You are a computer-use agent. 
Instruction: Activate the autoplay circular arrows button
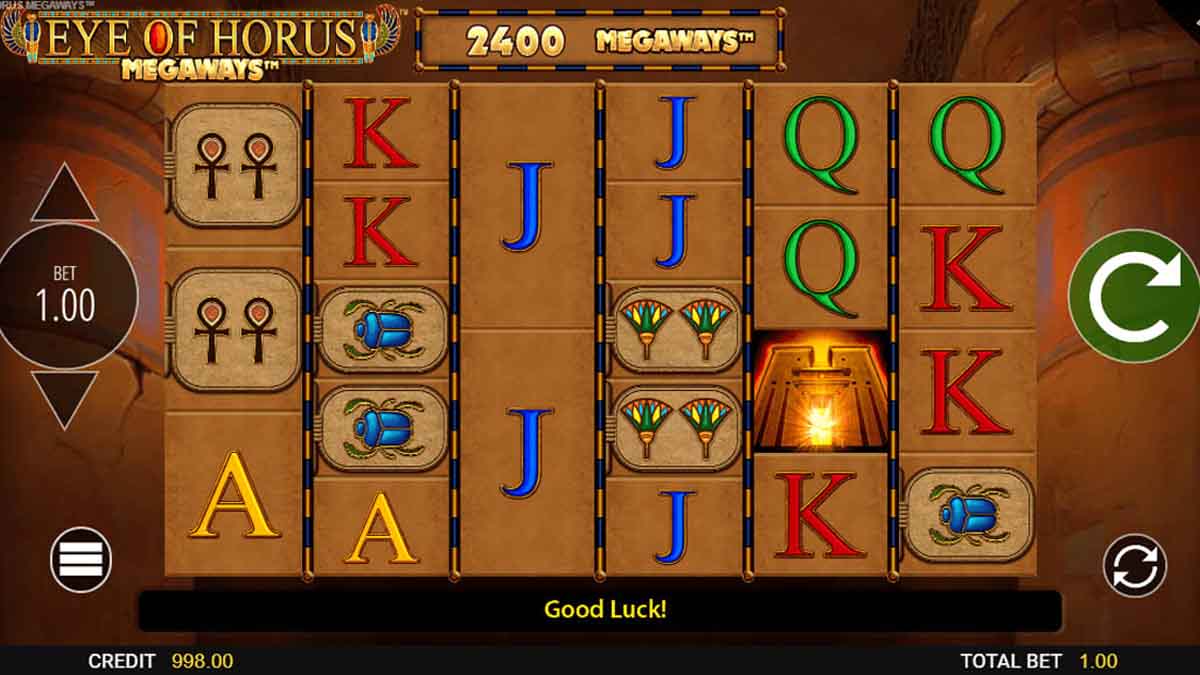(x=1134, y=565)
